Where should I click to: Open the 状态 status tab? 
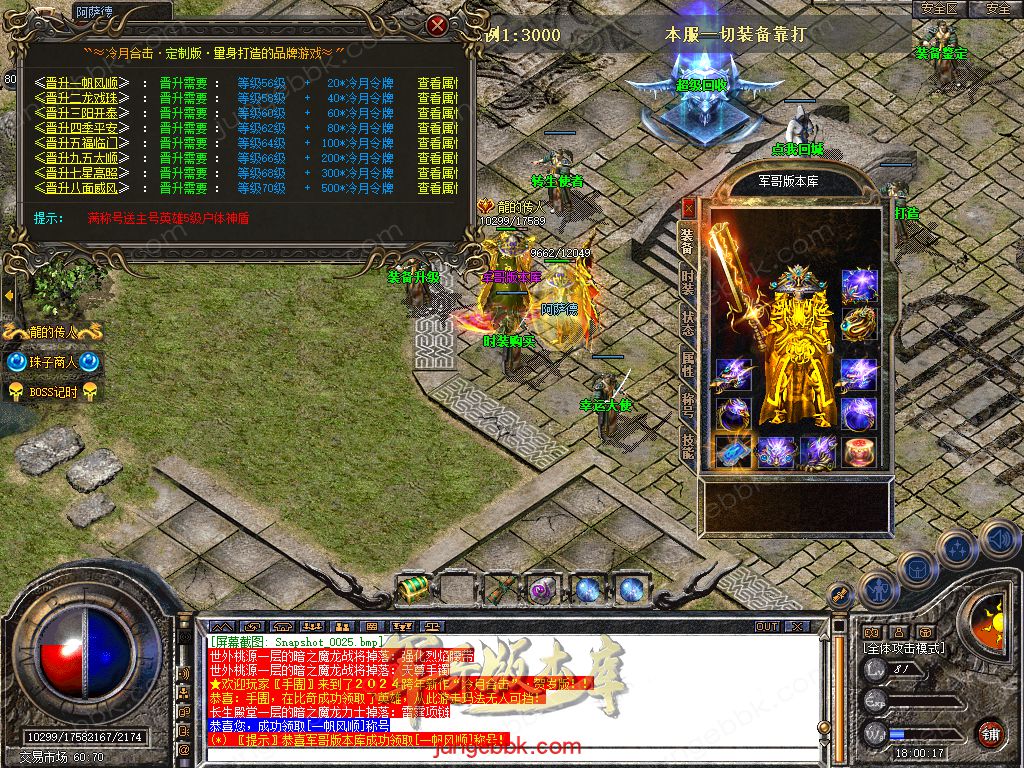(x=688, y=324)
